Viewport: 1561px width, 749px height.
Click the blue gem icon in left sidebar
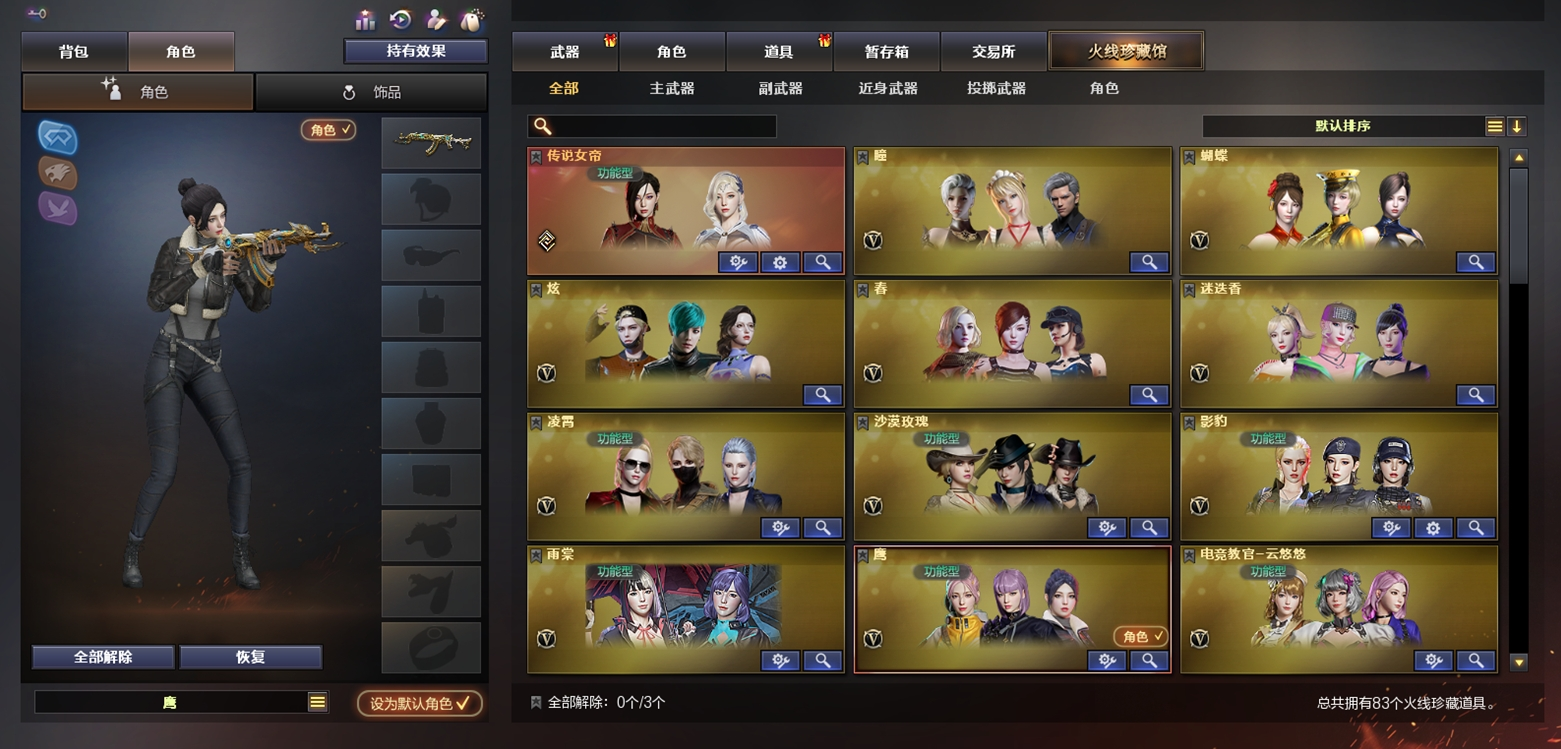click(57, 138)
